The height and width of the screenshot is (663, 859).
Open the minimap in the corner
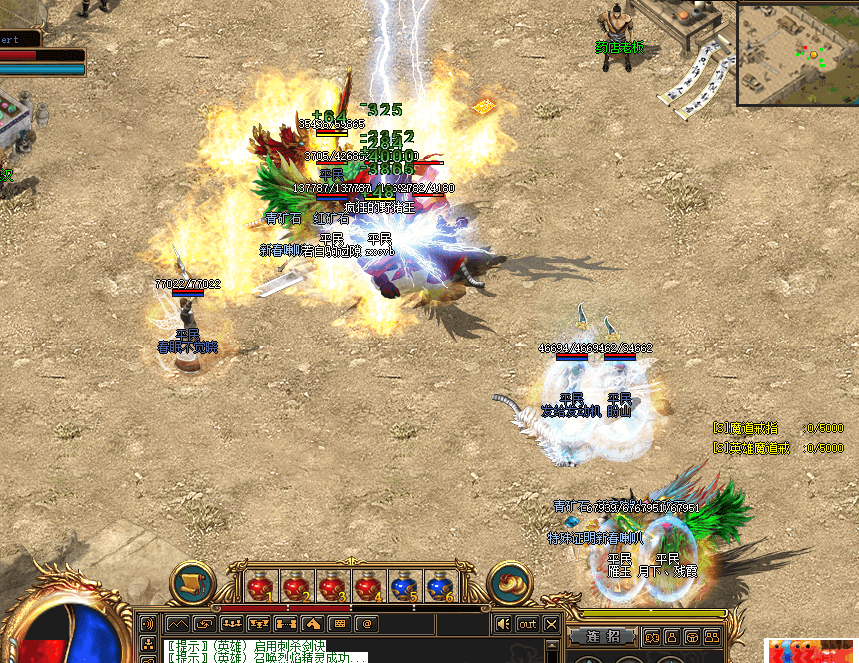click(797, 53)
